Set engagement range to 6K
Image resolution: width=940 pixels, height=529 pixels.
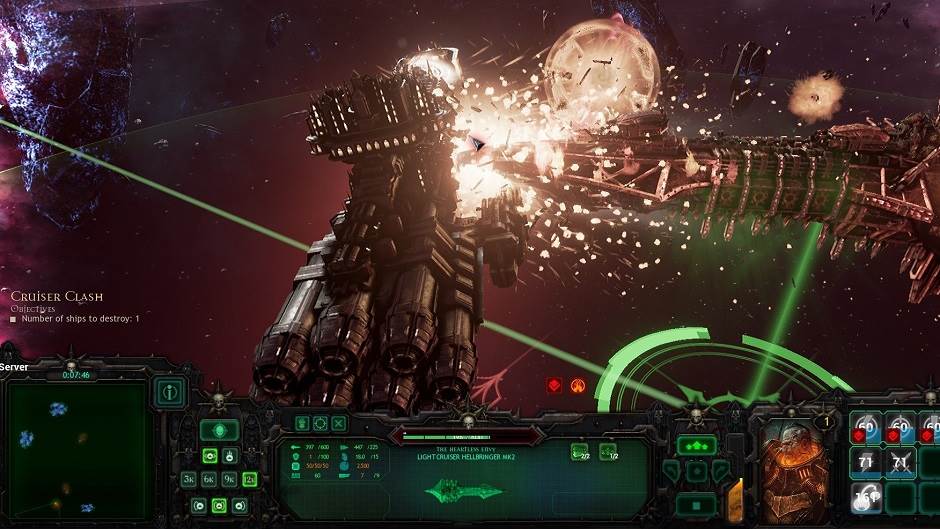[208, 479]
